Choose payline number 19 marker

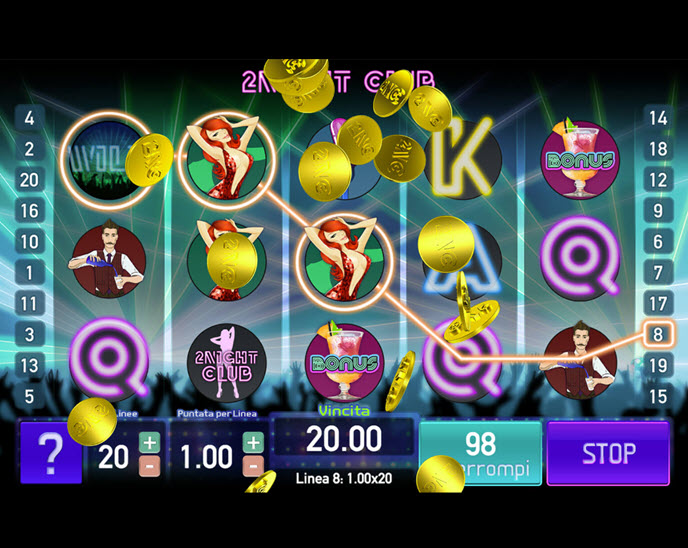[x=658, y=365]
